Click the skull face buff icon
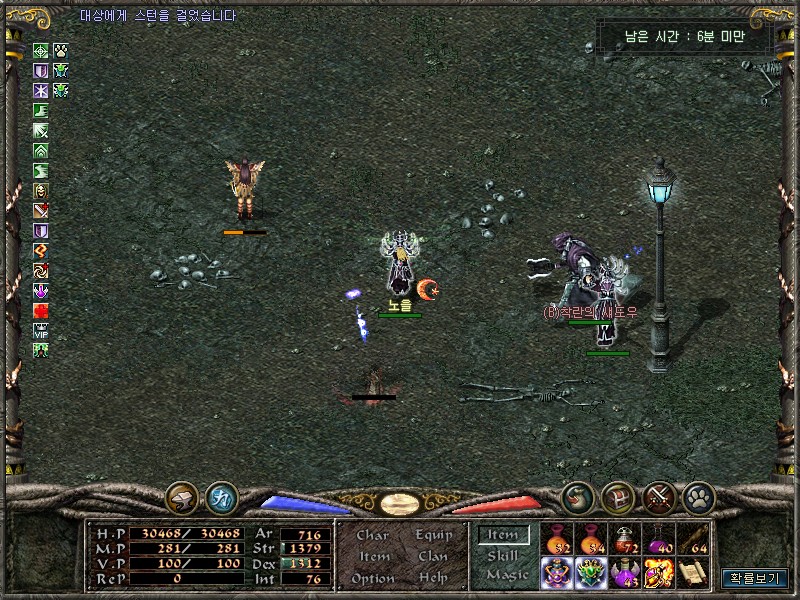This screenshot has width=800, height=600. [41, 190]
